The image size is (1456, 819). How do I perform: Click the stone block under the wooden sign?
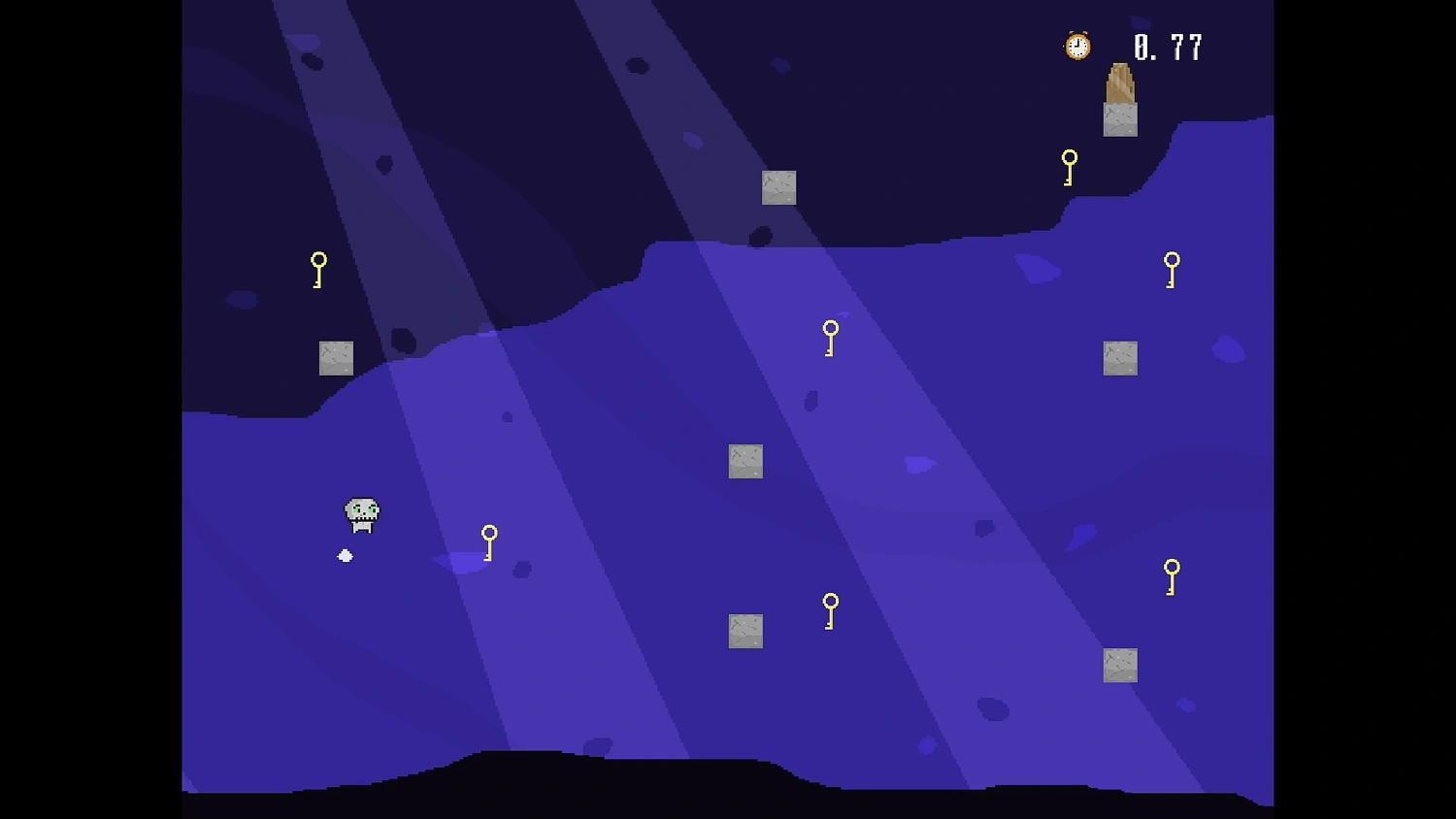pyautogui.click(x=1120, y=120)
